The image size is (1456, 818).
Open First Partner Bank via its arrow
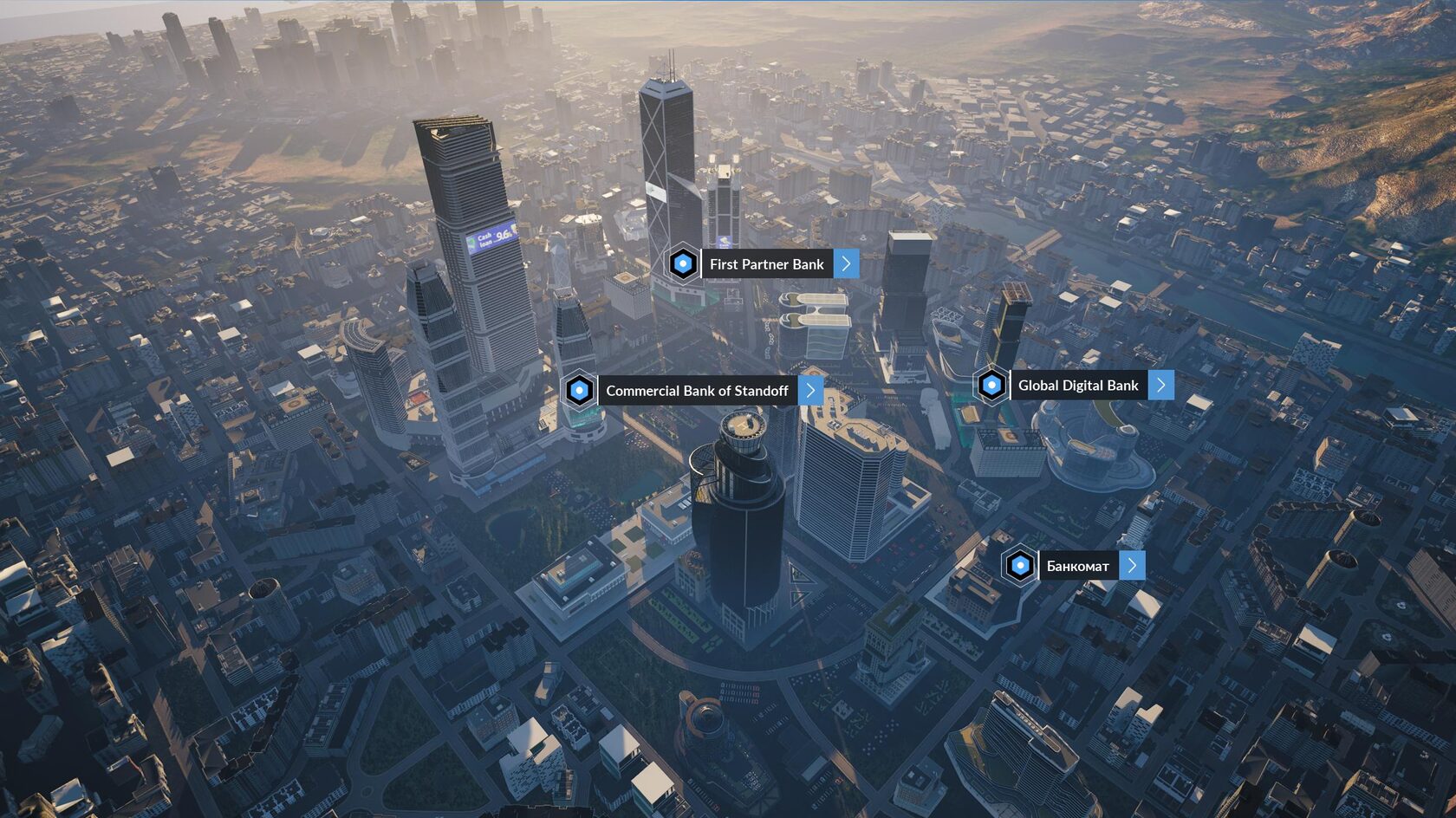point(847,264)
